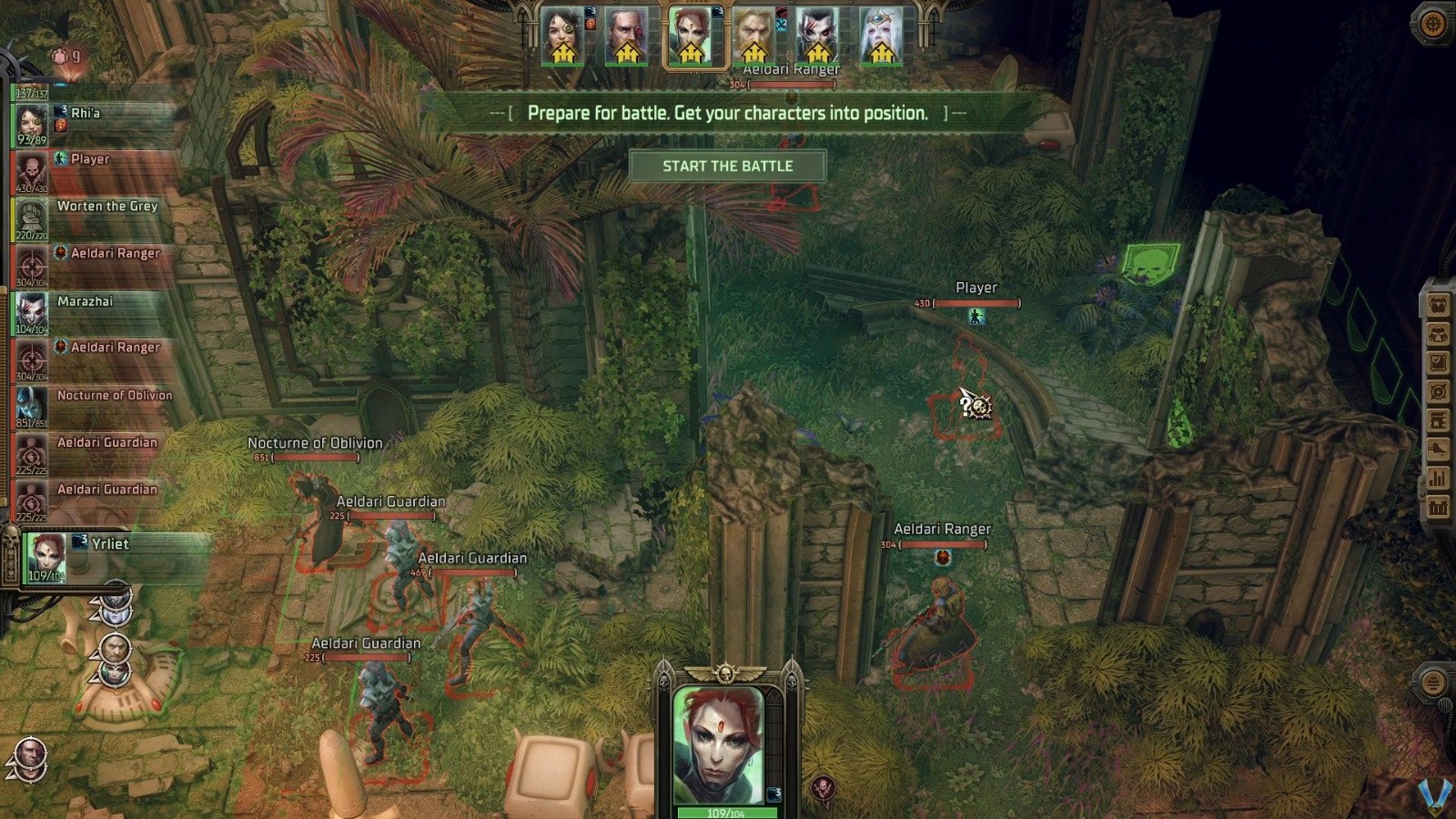1456x819 pixels.
Task: Open the journal icon on the right sidebar
Action: 1438,362
